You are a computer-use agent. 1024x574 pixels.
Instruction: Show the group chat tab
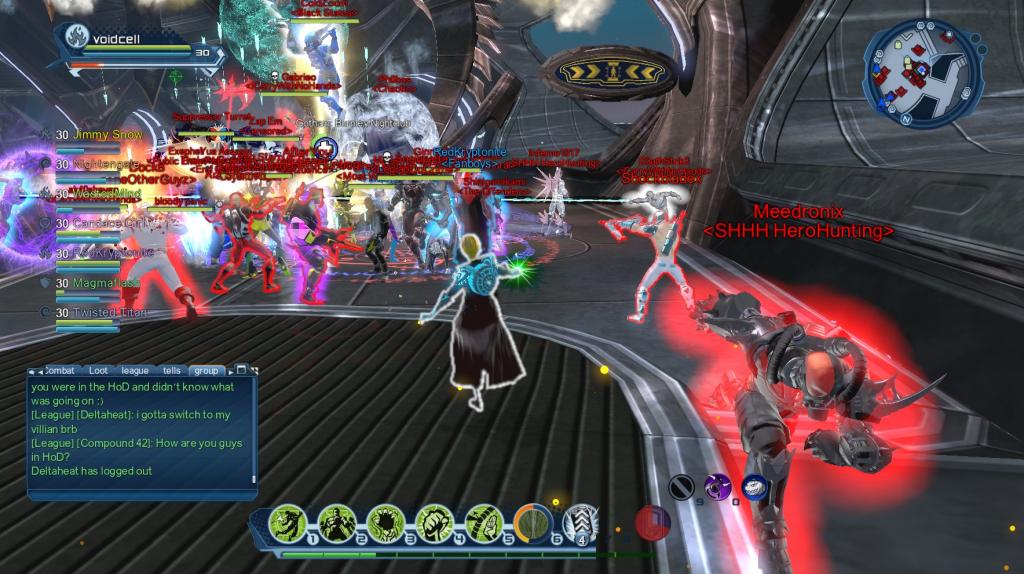point(206,370)
